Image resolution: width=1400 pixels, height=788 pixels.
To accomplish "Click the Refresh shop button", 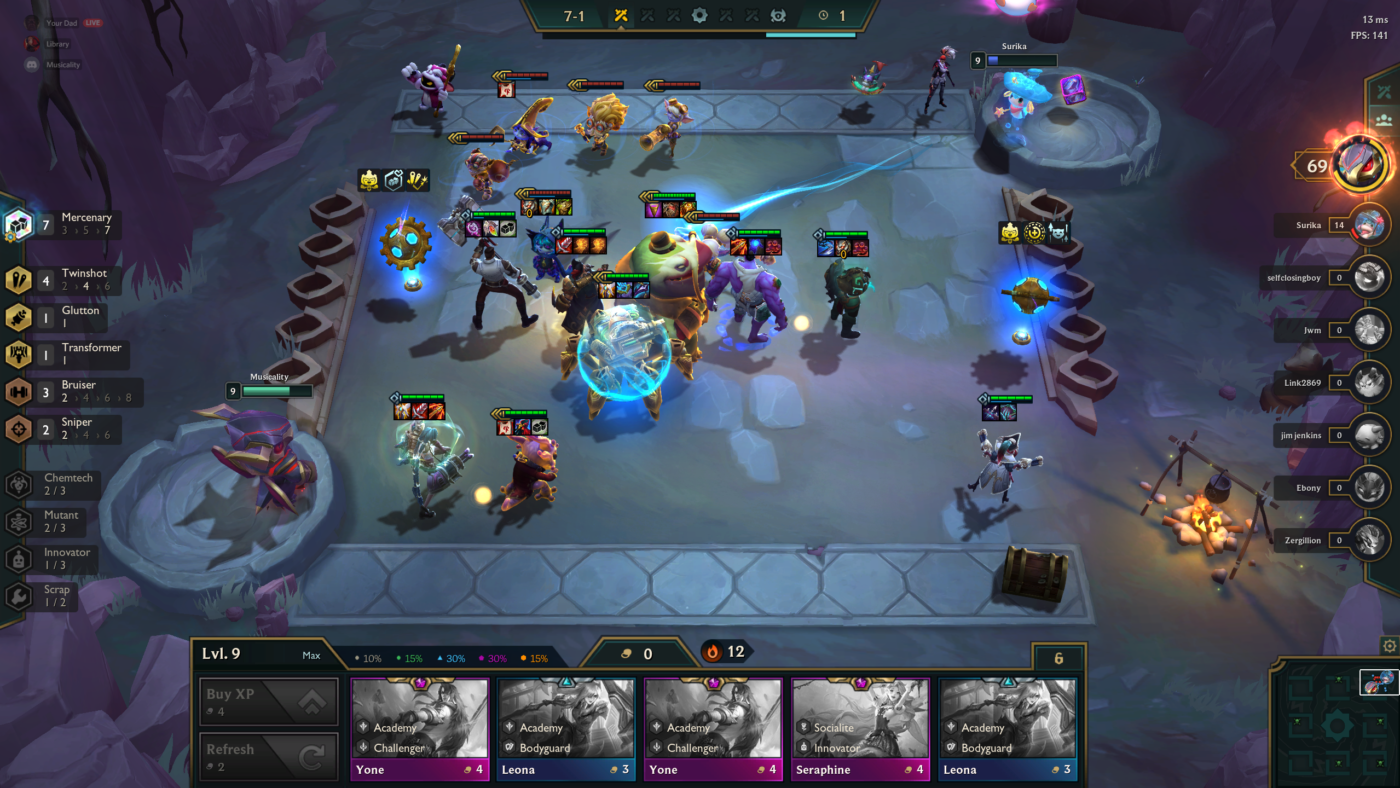I will (x=267, y=755).
